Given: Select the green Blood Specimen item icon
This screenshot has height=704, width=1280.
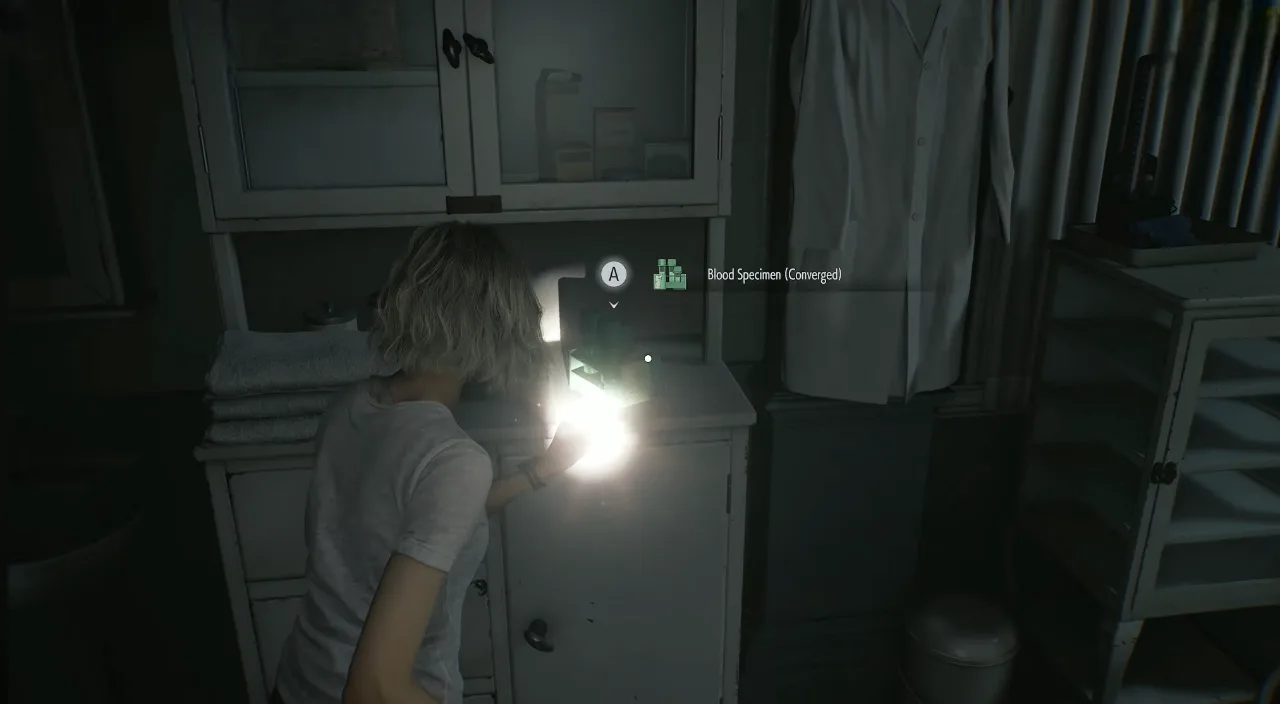Looking at the screenshot, I should pos(670,274).
